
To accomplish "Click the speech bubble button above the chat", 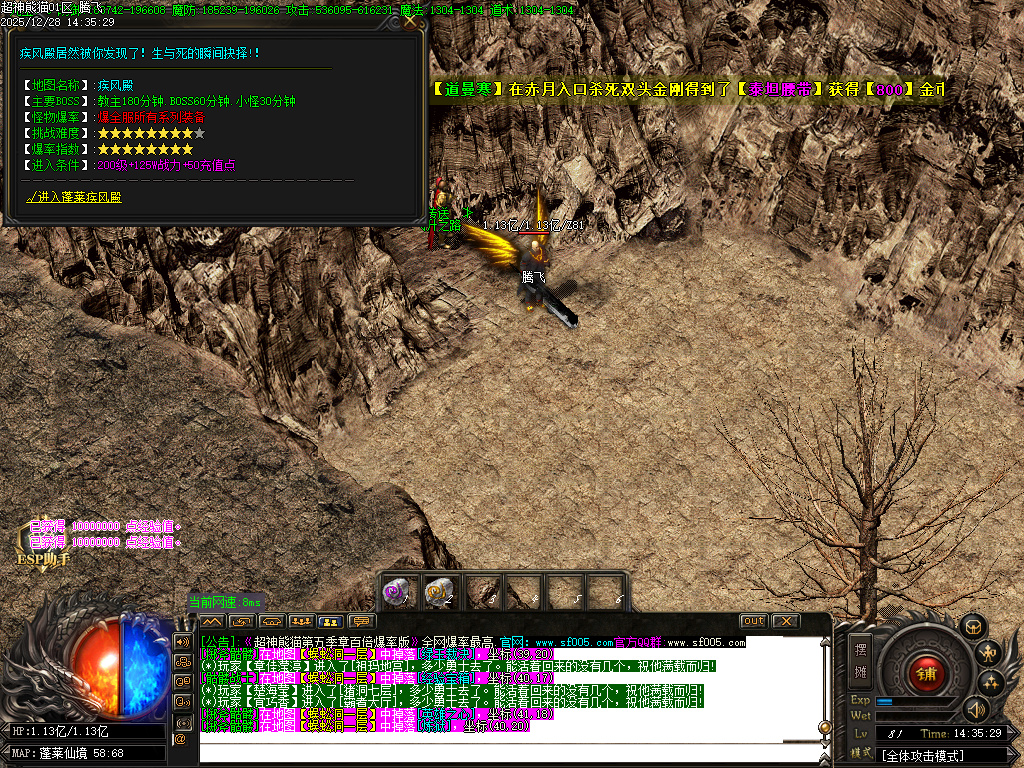I will point(361,621).
